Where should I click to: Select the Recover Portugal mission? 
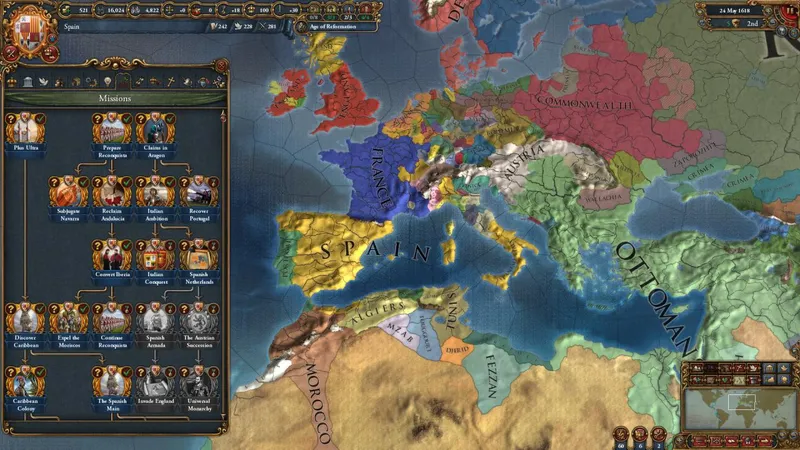pos(198,192)
